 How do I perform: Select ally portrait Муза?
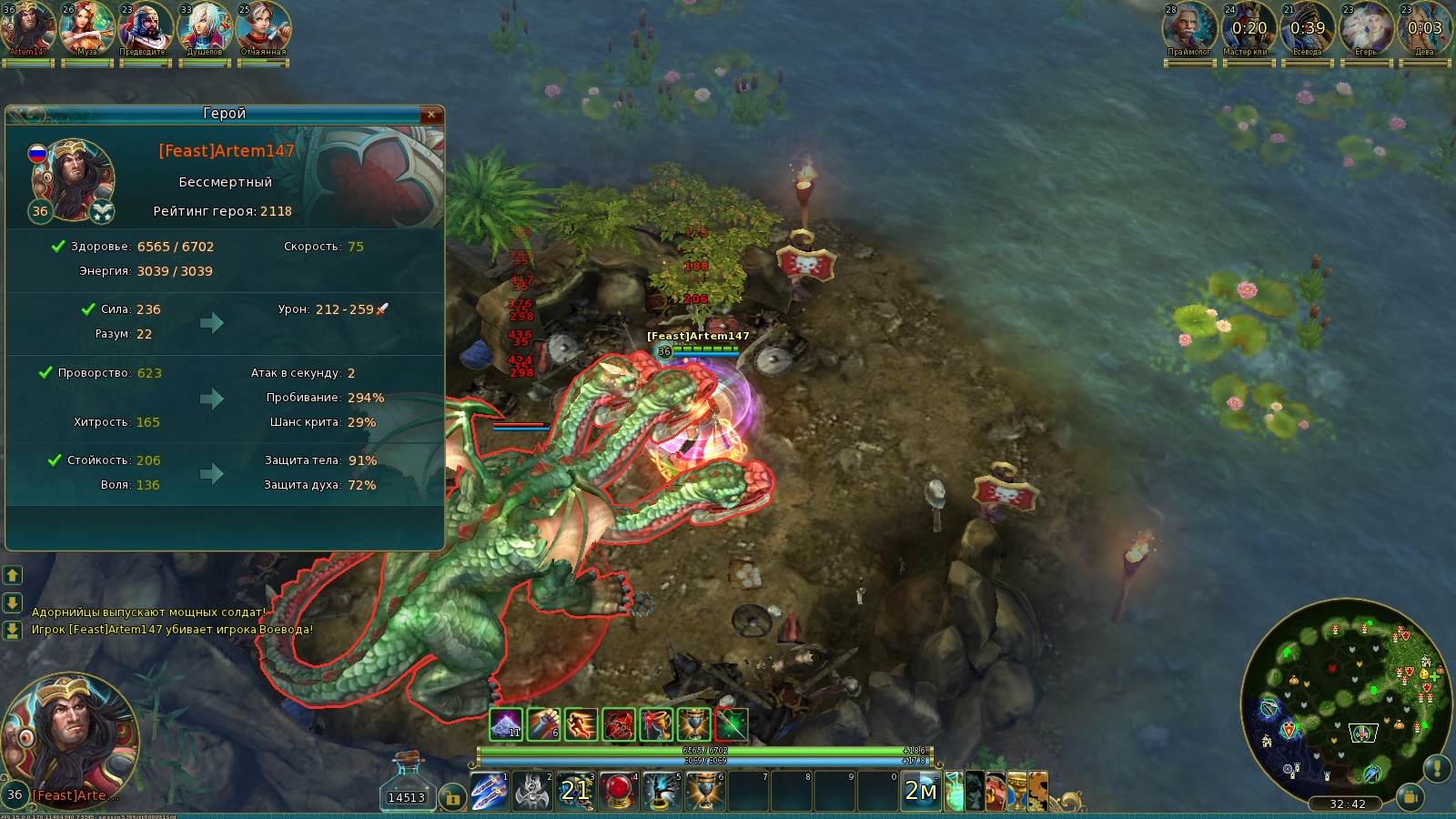[x=86, y=27]
